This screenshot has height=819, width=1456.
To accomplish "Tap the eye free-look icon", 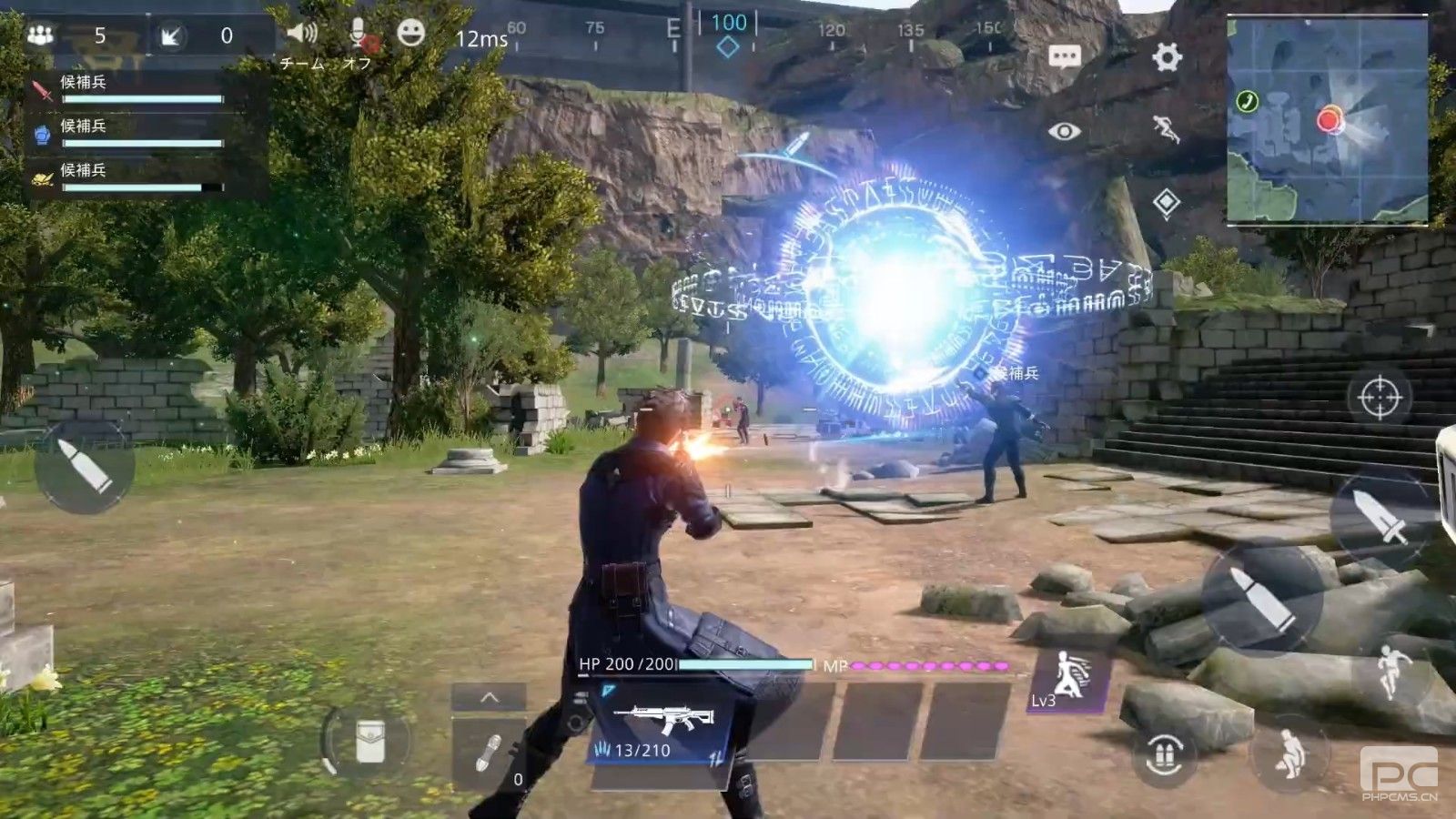I will 1064,132.
